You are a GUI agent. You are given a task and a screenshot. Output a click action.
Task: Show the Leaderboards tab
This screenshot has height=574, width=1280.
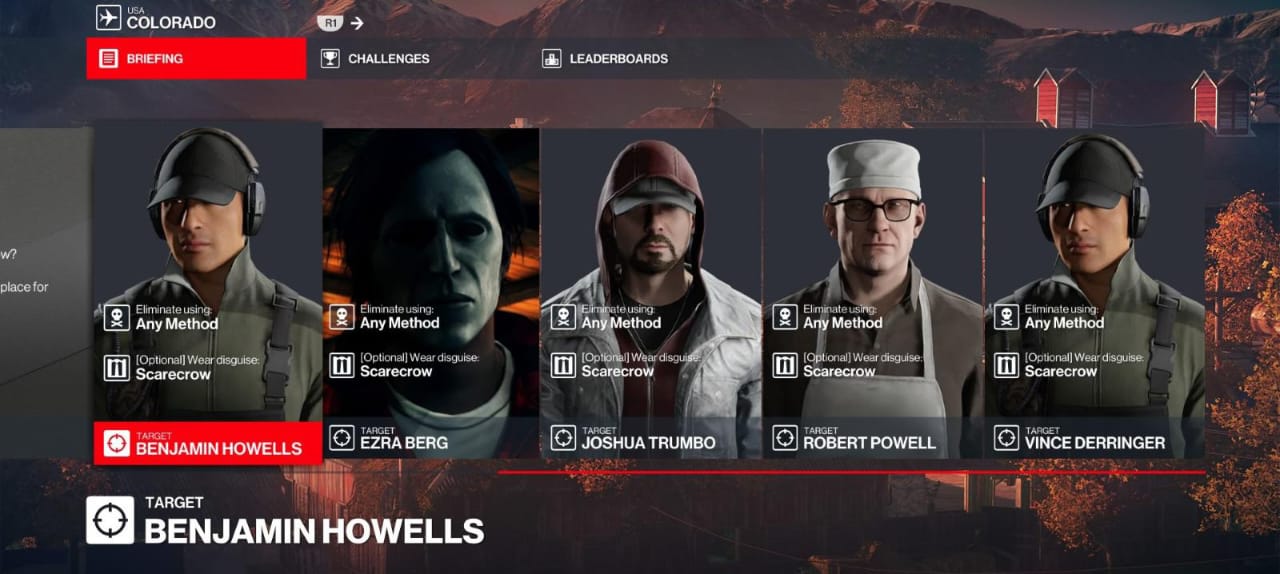point(606,59)
